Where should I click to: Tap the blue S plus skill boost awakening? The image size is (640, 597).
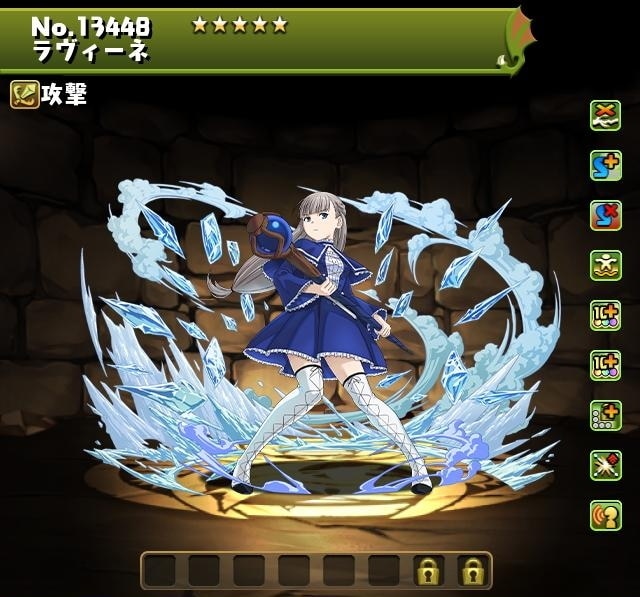click(605, 165)
